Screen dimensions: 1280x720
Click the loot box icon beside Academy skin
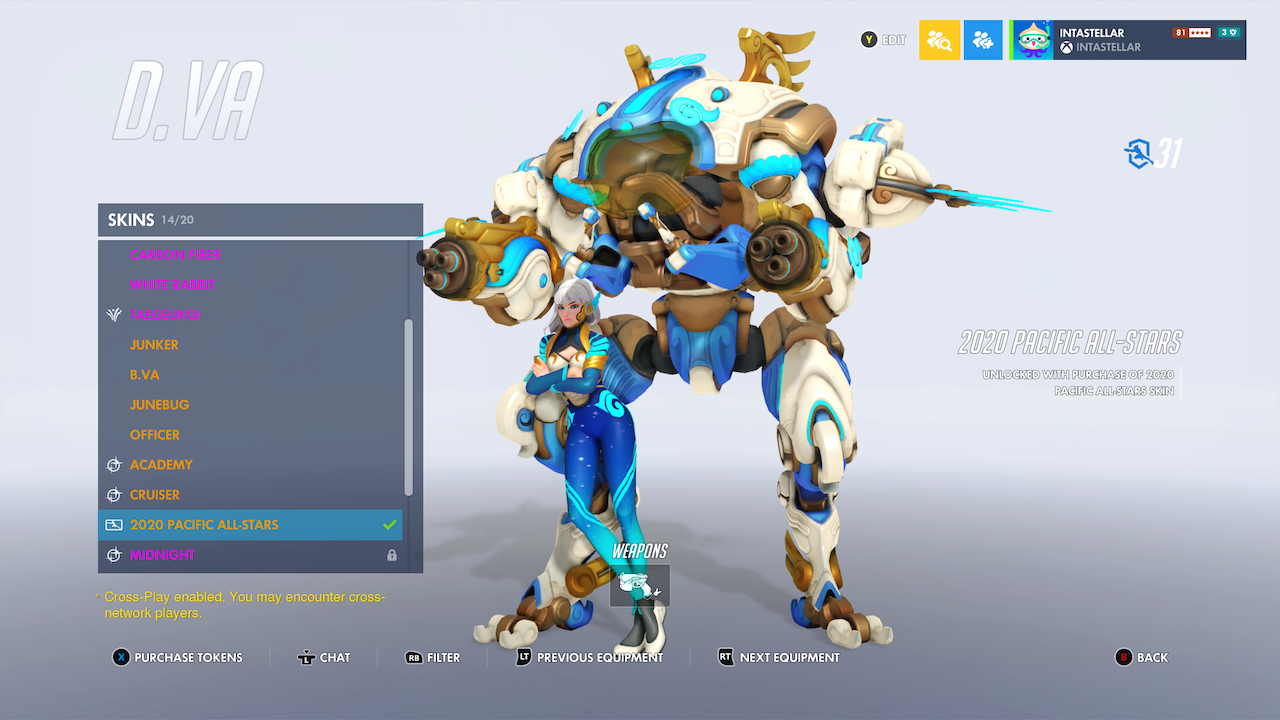[x=113, y=464]
